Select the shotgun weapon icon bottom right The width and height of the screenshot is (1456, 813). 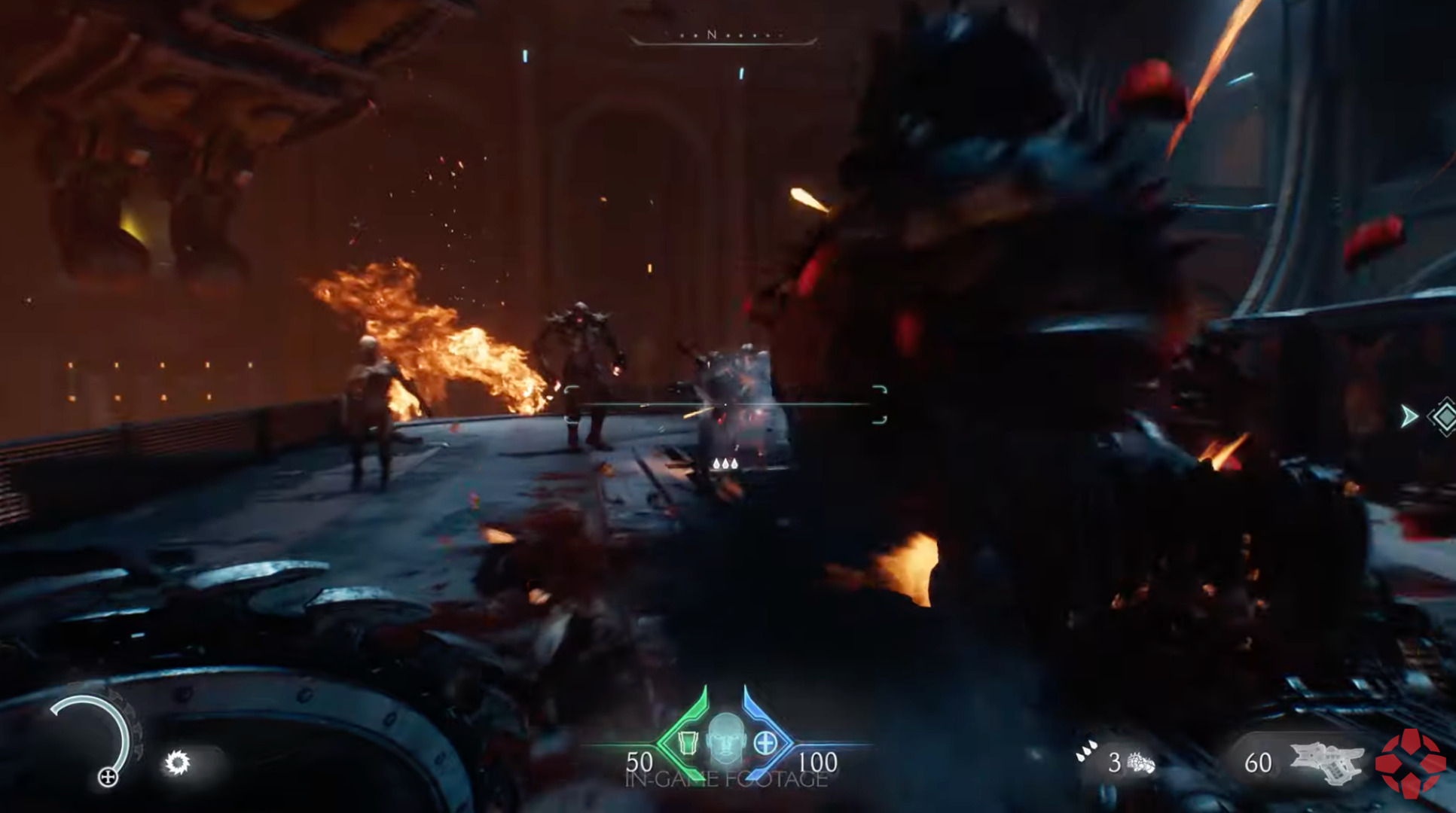click(x=1326, y=762)
